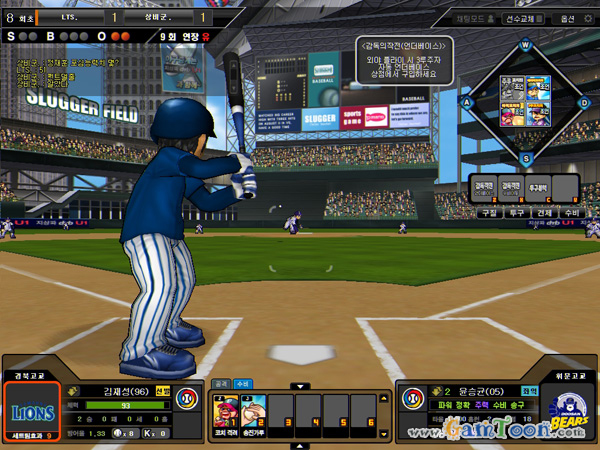Switch to the 수비 tab
The width and height of the screenshot is (600, 450).
click(570, 213)
